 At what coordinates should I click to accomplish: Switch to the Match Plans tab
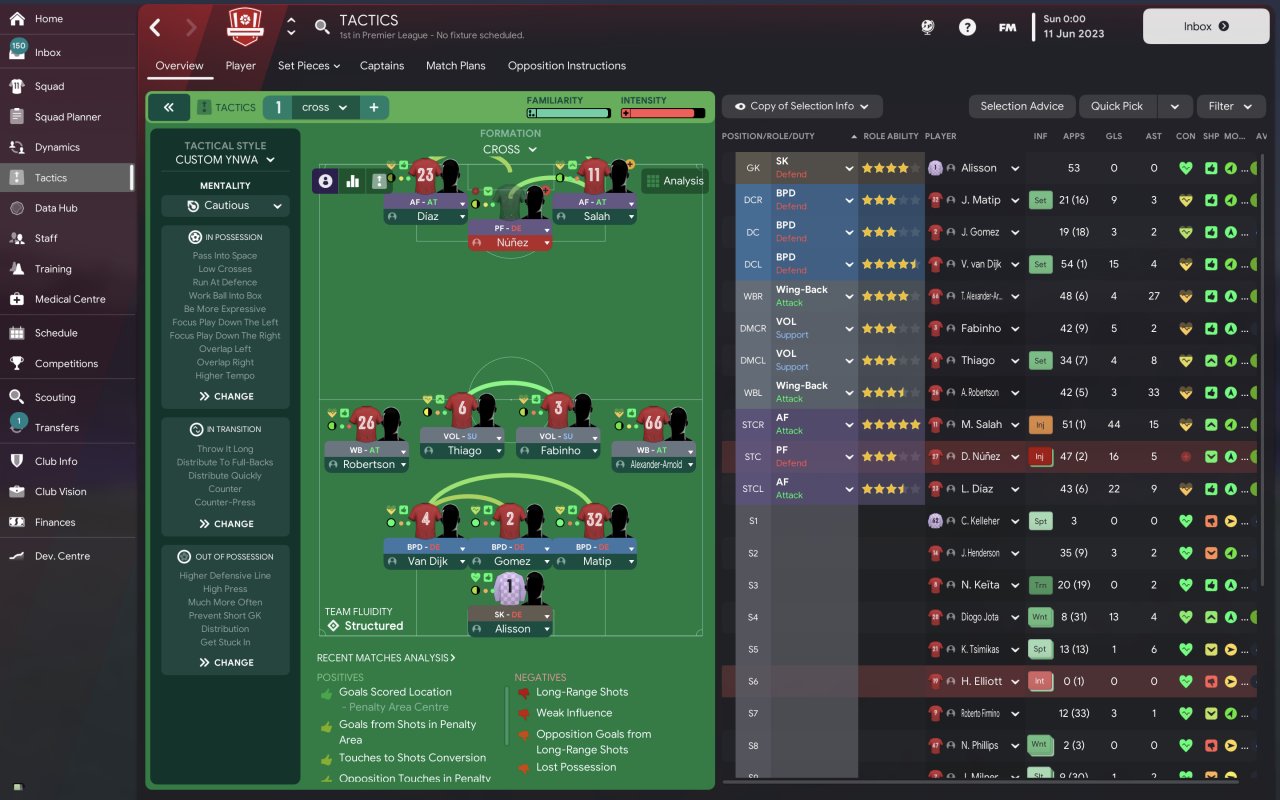point(455,66)
